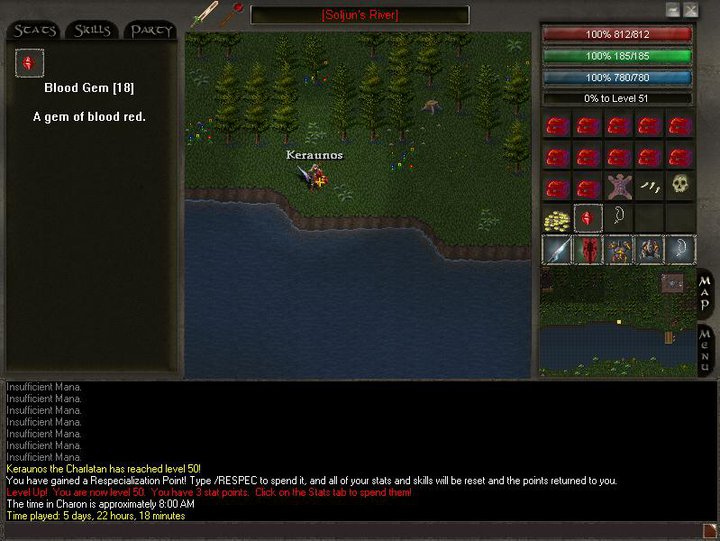Select the red armor equipment slot

click(x=588, y=249)
